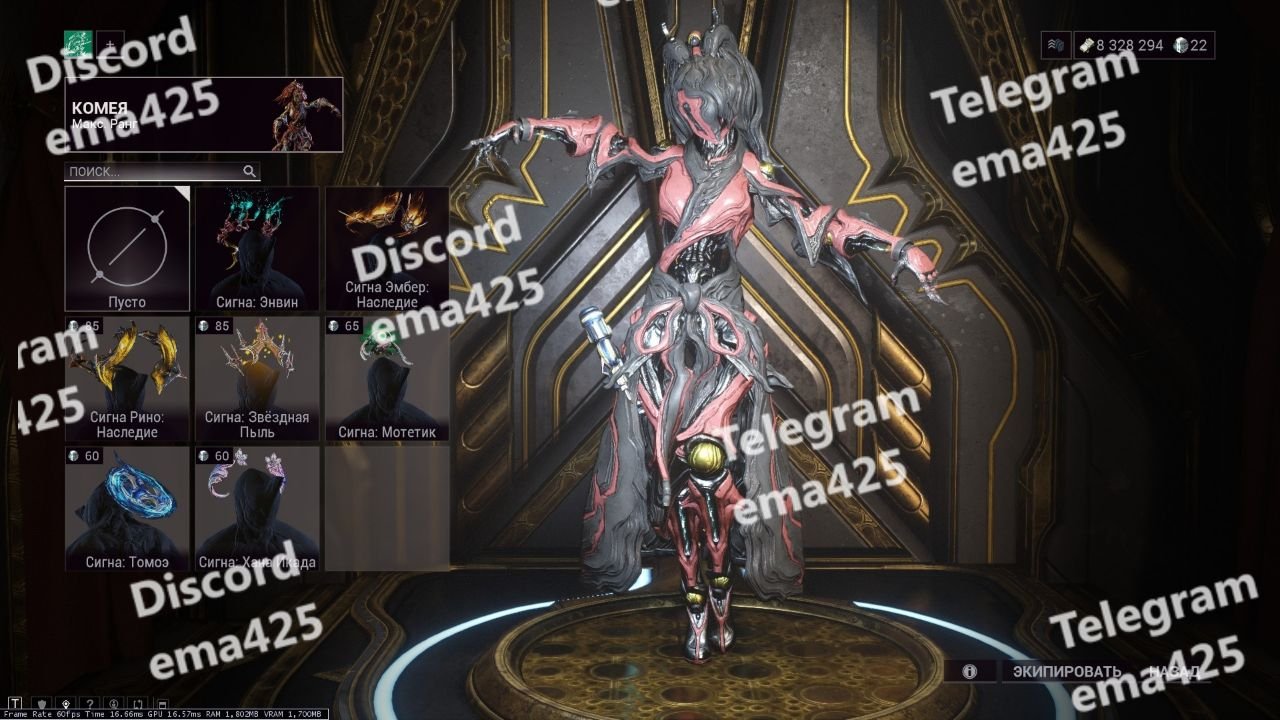
Task: Open the layered-chevron icon beside the credits
Action: click(1056, 45)
